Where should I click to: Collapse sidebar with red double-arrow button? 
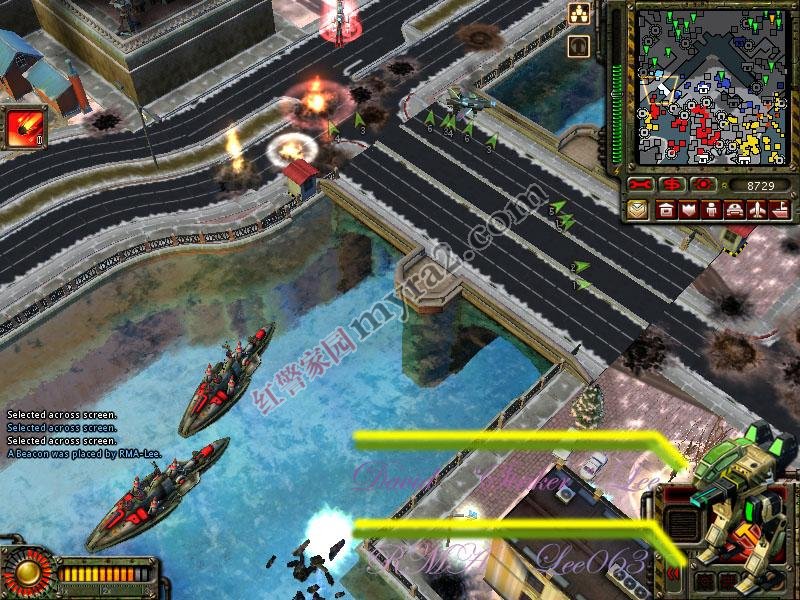coord(672,573)
